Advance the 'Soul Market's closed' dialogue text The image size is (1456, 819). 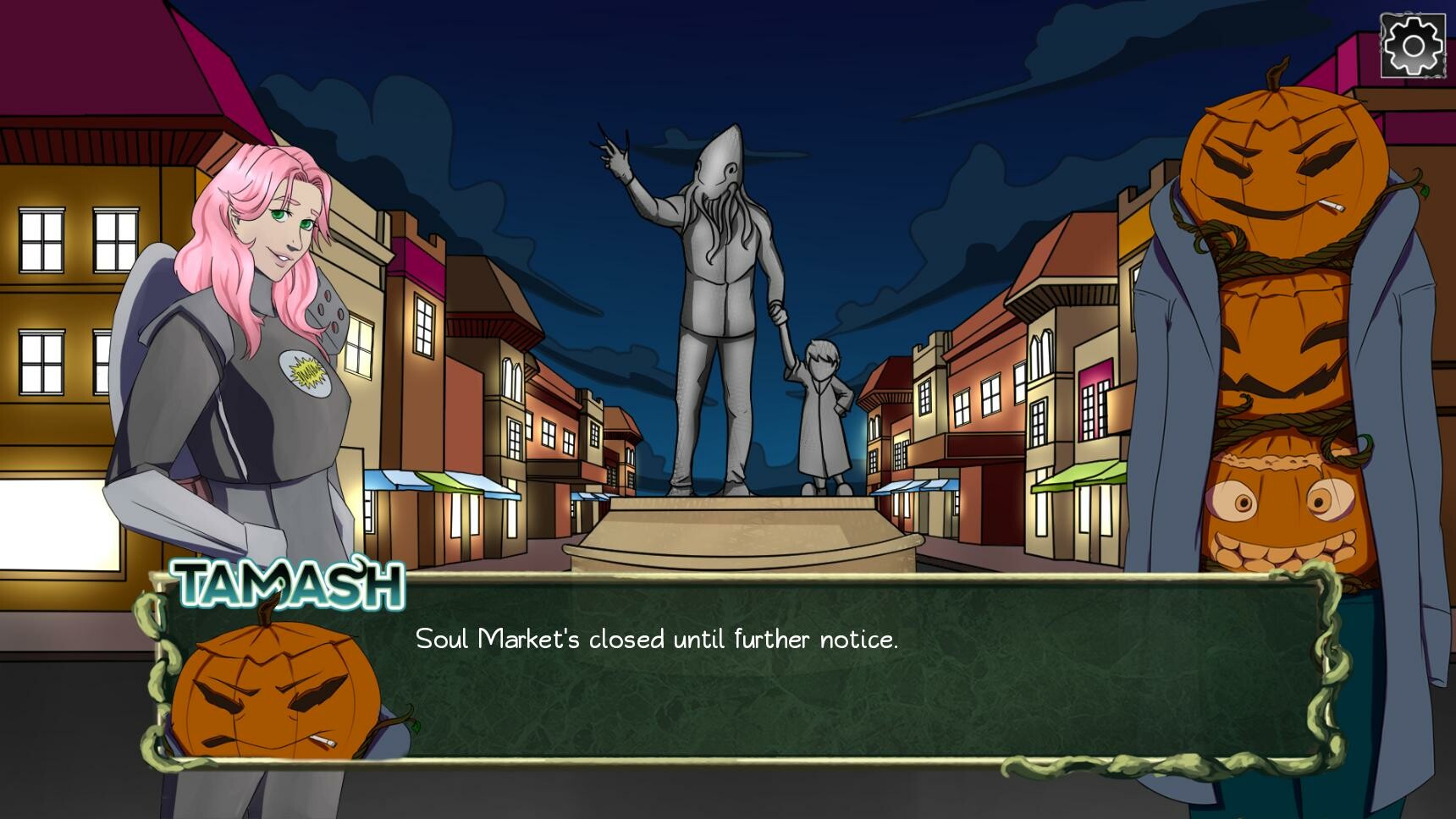point(656,641)
